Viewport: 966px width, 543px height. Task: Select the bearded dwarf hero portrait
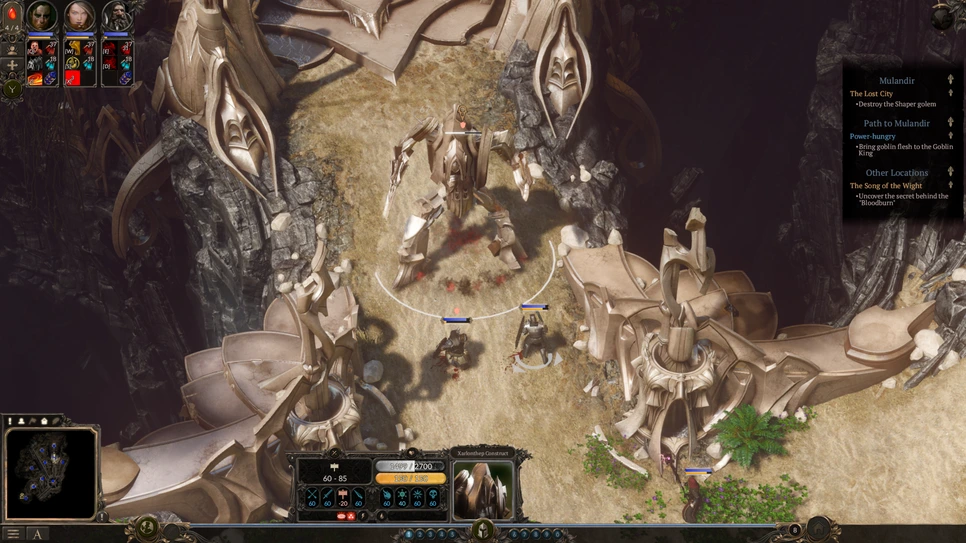tap(117, 17)
